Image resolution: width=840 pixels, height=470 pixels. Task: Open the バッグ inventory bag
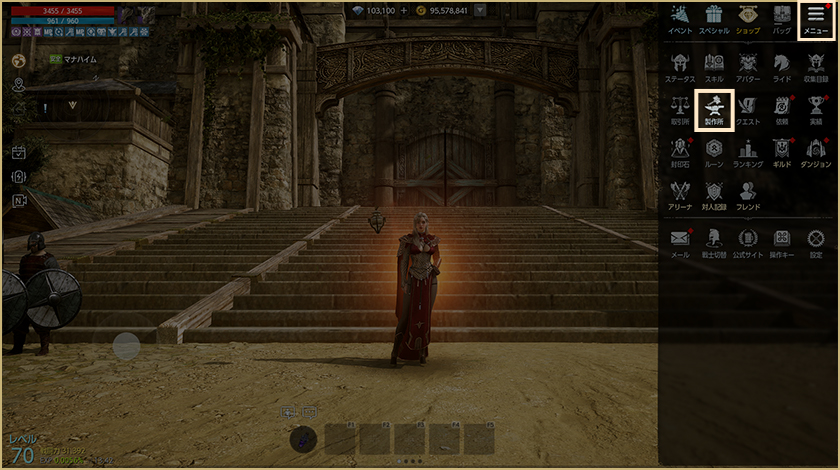pos(782,18)
